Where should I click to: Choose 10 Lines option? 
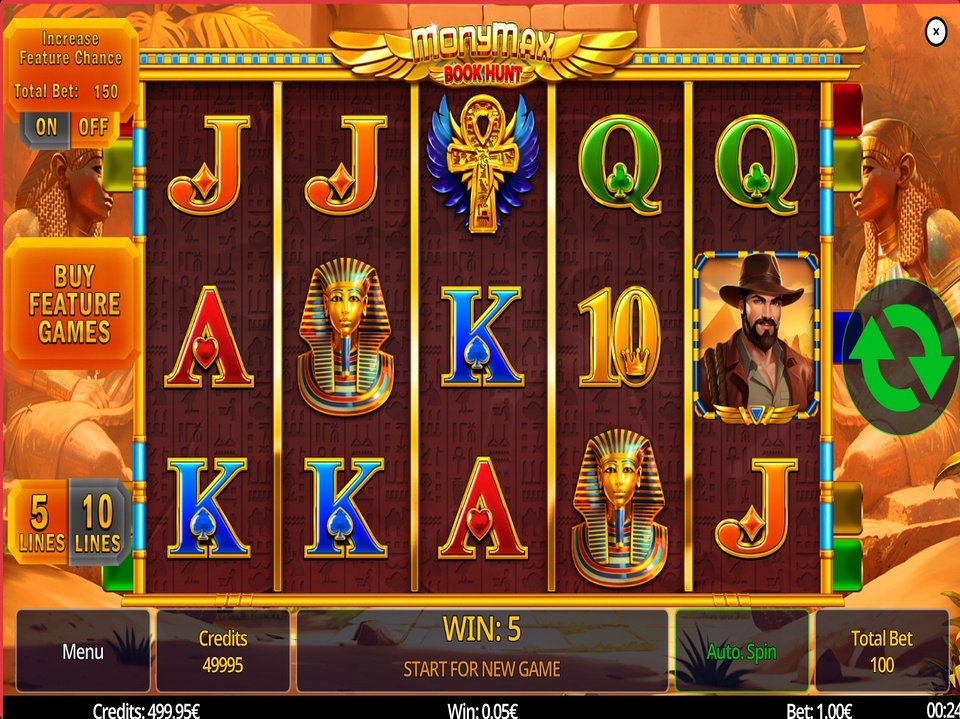98,524
